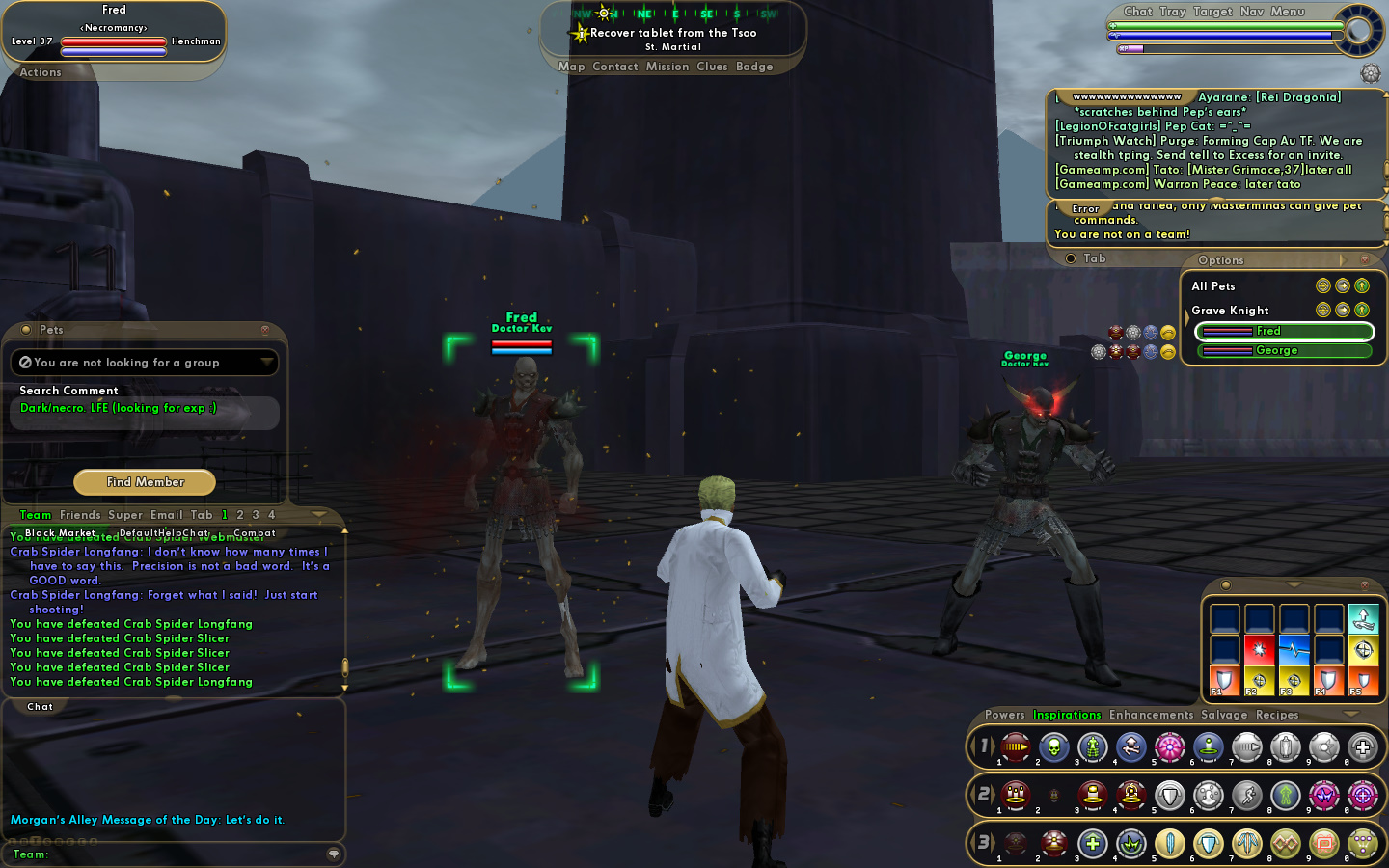Select pet Fred in the pet list
The height and width of the screenshot is (868, 1389).
(1284, 332)
